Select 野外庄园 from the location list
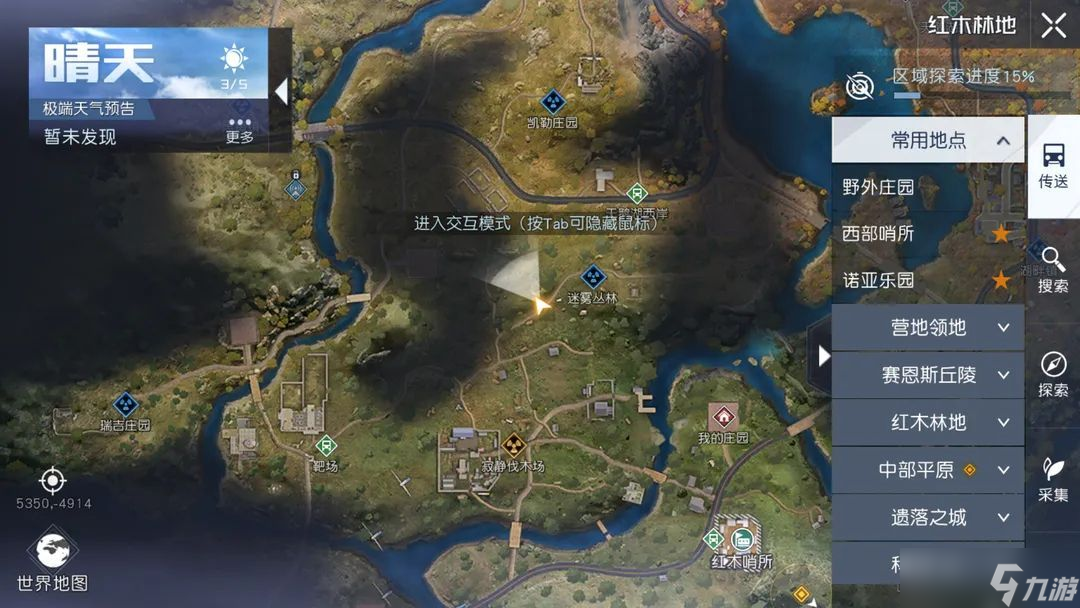The height and width of the screenshot is (608, 1080). coord(878,187)
